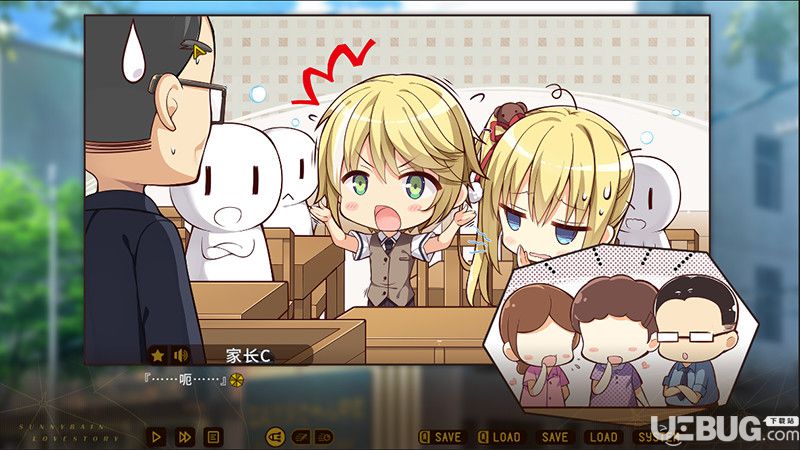Open the dialogue log list icon
The height and width of the screenshot is (450, 800).
[212, 436]
